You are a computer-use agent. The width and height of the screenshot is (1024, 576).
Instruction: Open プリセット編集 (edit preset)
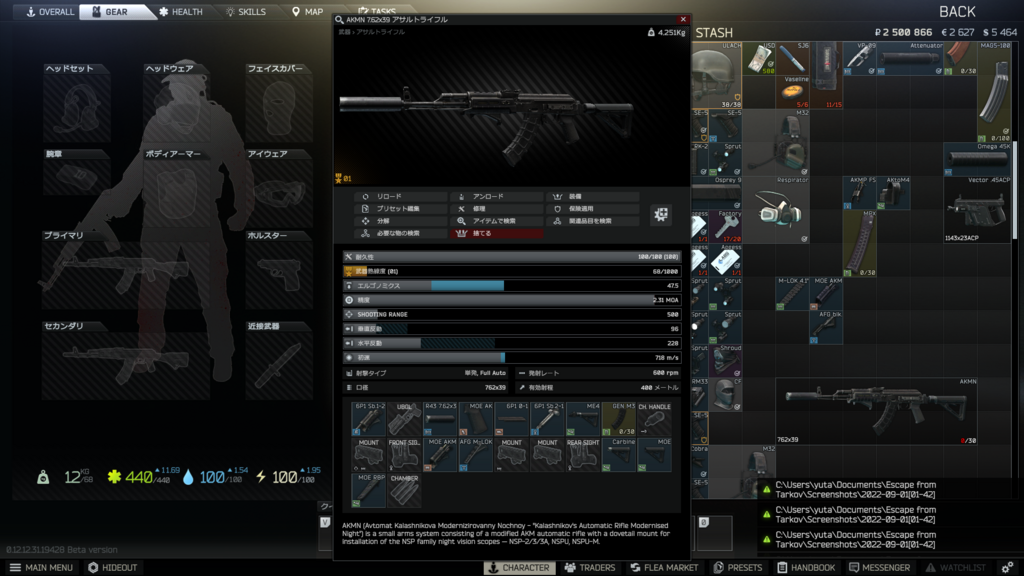(401, 209)
